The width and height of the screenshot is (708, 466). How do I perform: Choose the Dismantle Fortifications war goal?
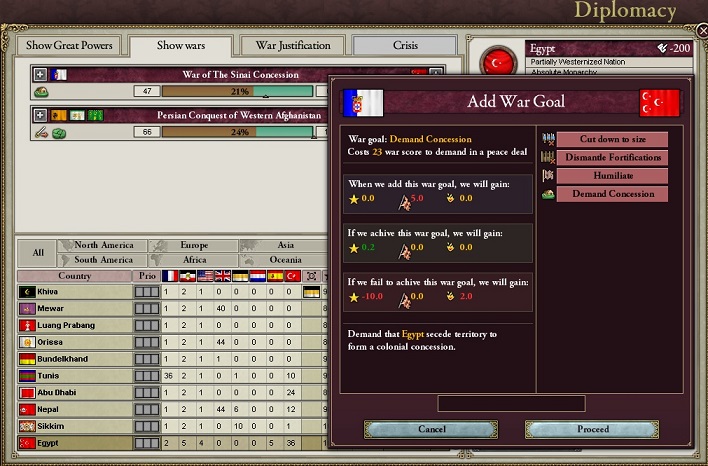click(612, 157)
